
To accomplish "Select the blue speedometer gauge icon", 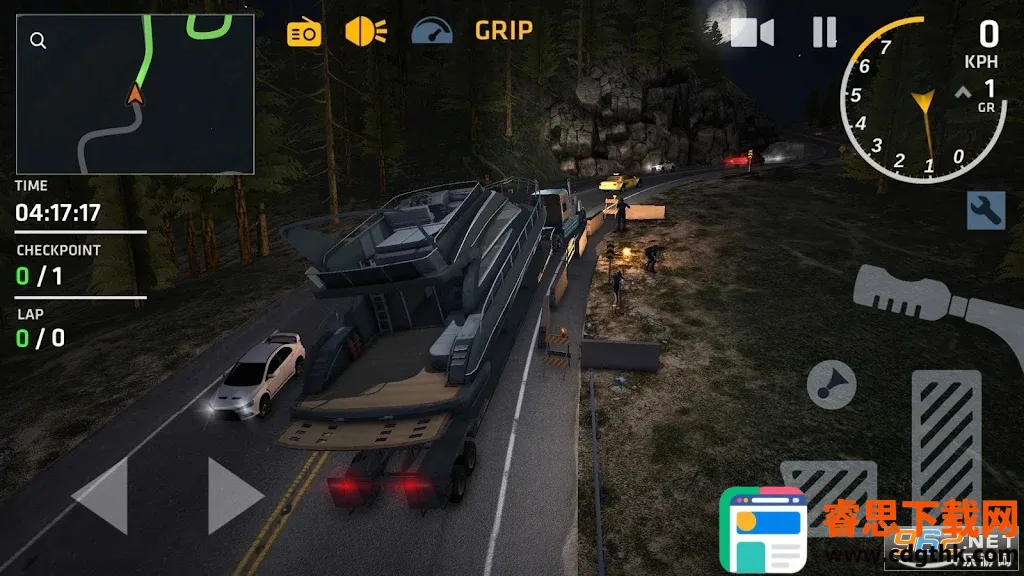I will 432,31.
